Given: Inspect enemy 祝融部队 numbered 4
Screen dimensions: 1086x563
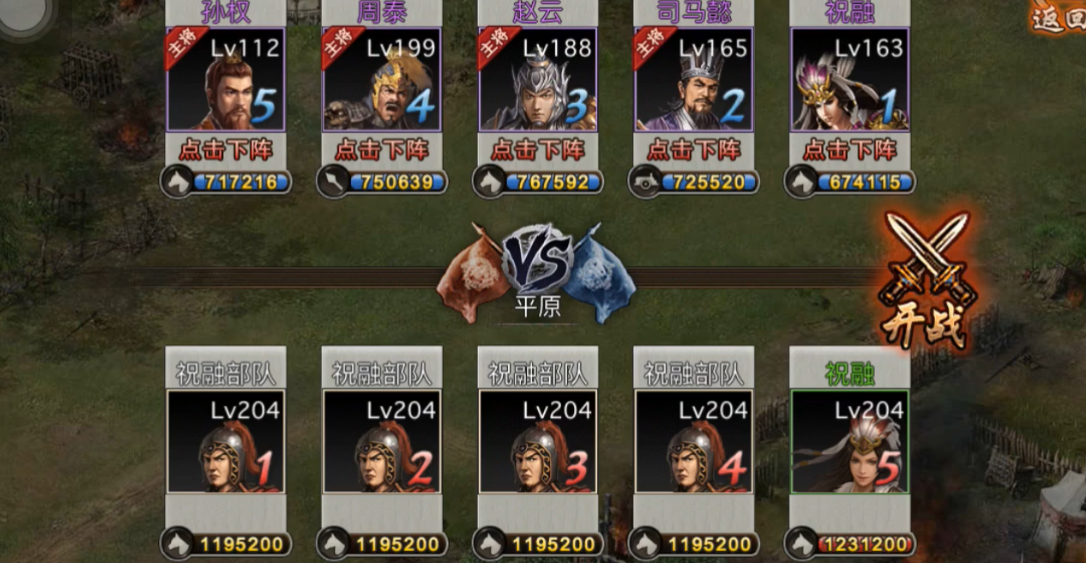Looking at the screenshot, I should tap(694, 441).
